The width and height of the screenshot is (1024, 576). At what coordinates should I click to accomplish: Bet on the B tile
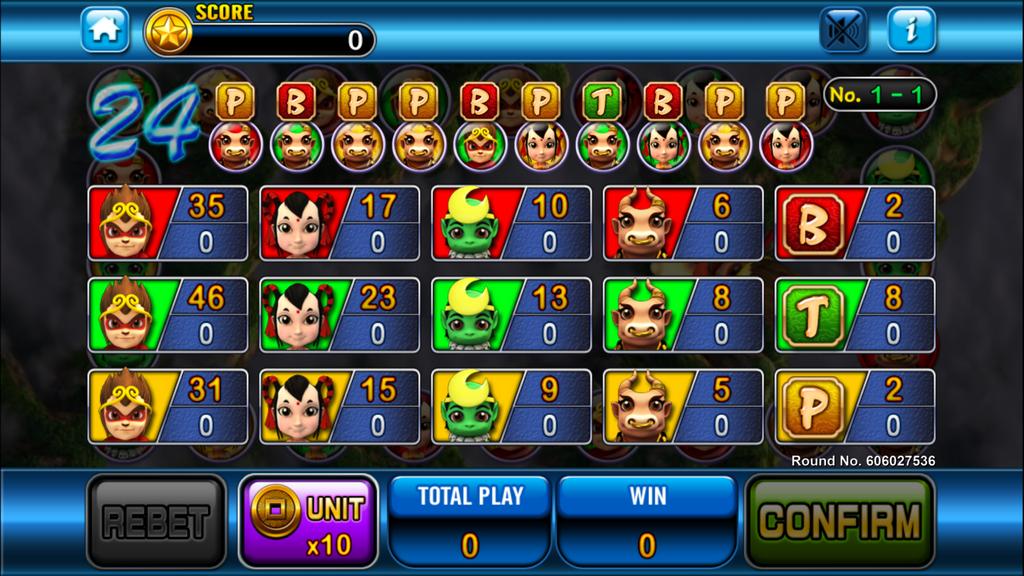pos(855,223)
